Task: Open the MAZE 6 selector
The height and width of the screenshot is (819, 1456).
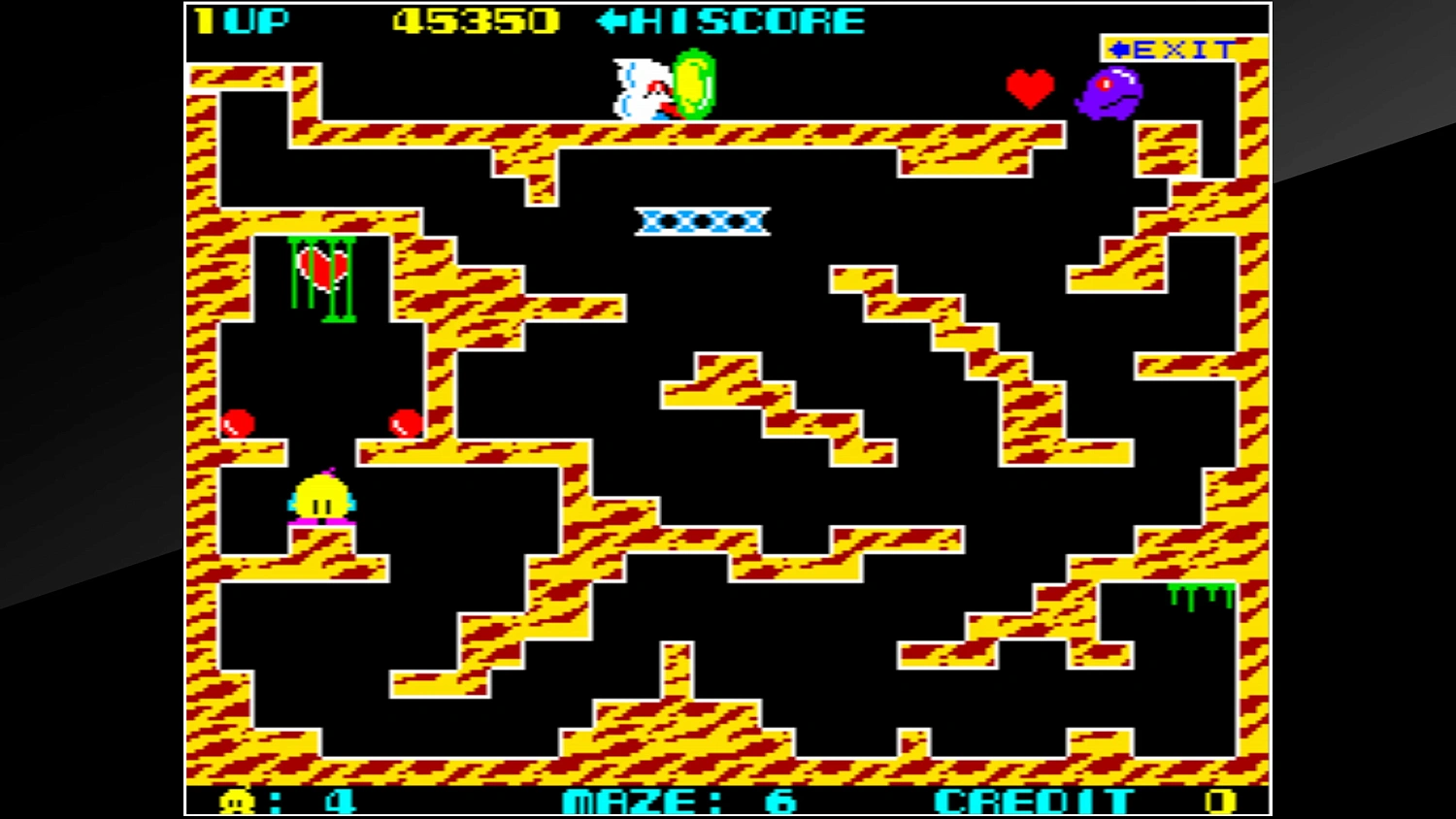Action: [678, 800]
